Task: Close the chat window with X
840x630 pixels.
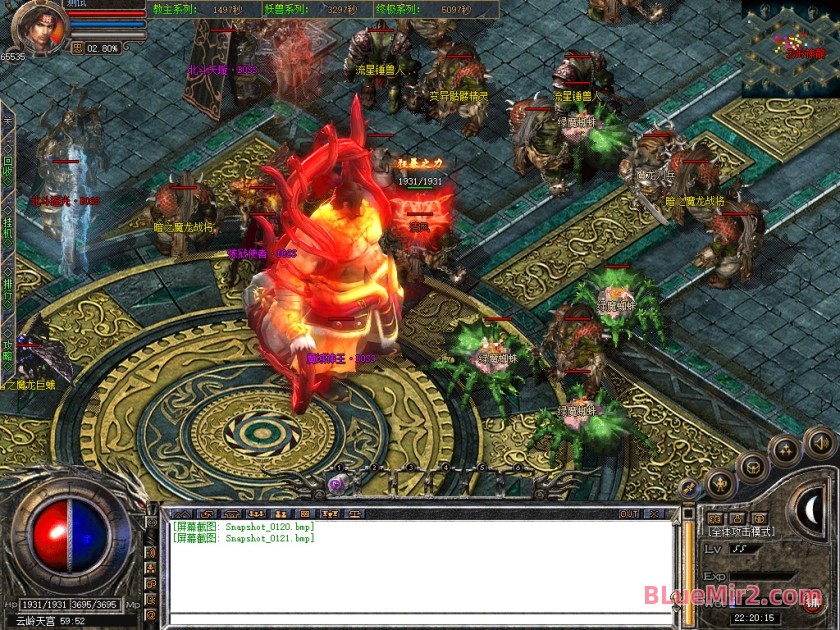Action: click(x=655, y=514)
